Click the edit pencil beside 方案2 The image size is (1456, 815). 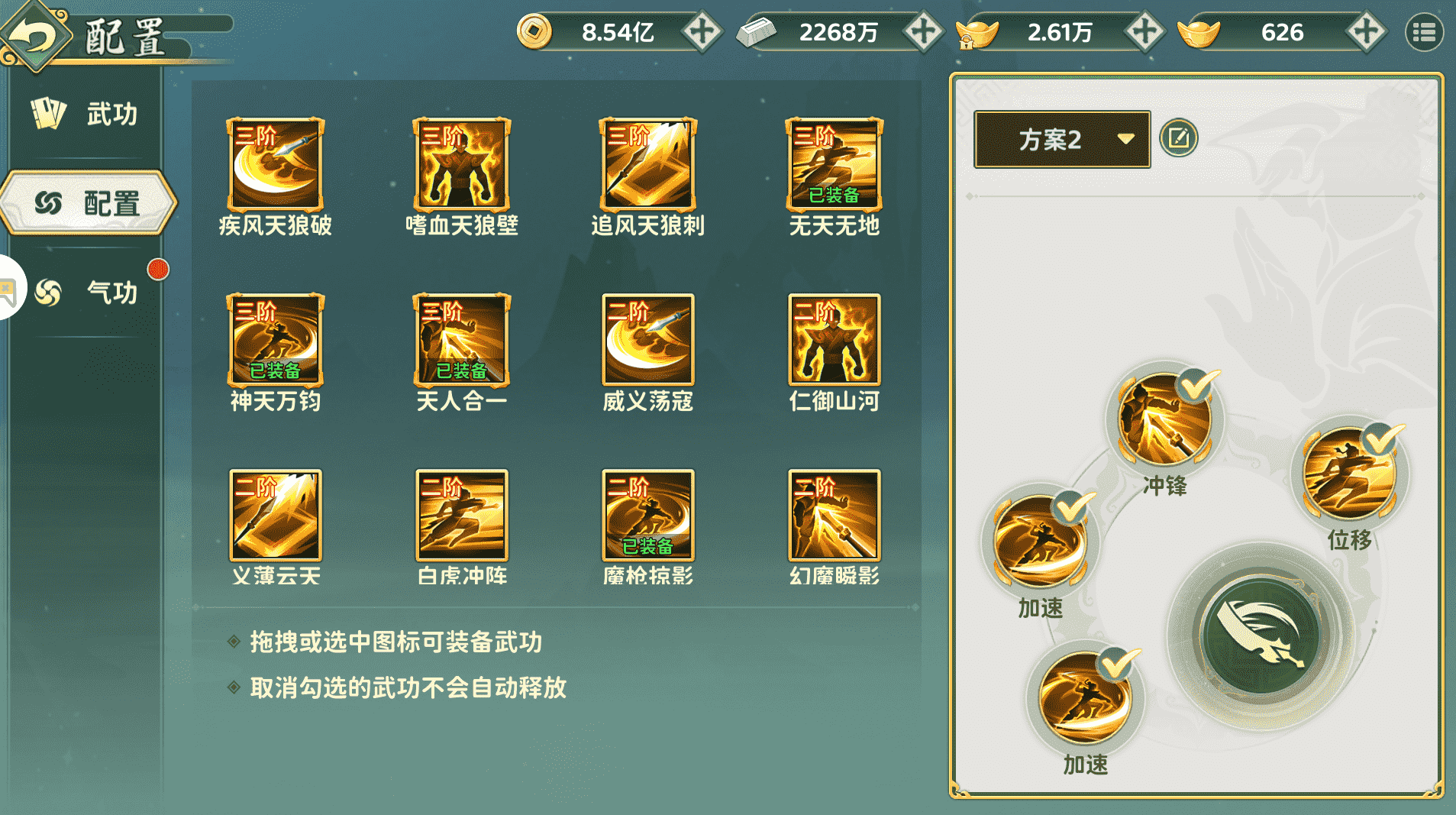click(x=1178, y=139)
